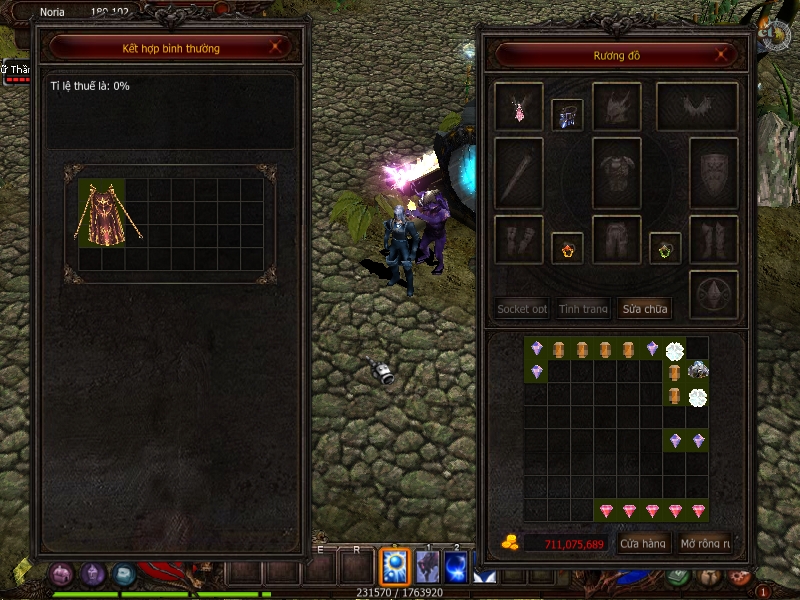The width and height of the screenshot is (800, 600).
Task: Click the empty helmet equipment slot
Action: 616,106
